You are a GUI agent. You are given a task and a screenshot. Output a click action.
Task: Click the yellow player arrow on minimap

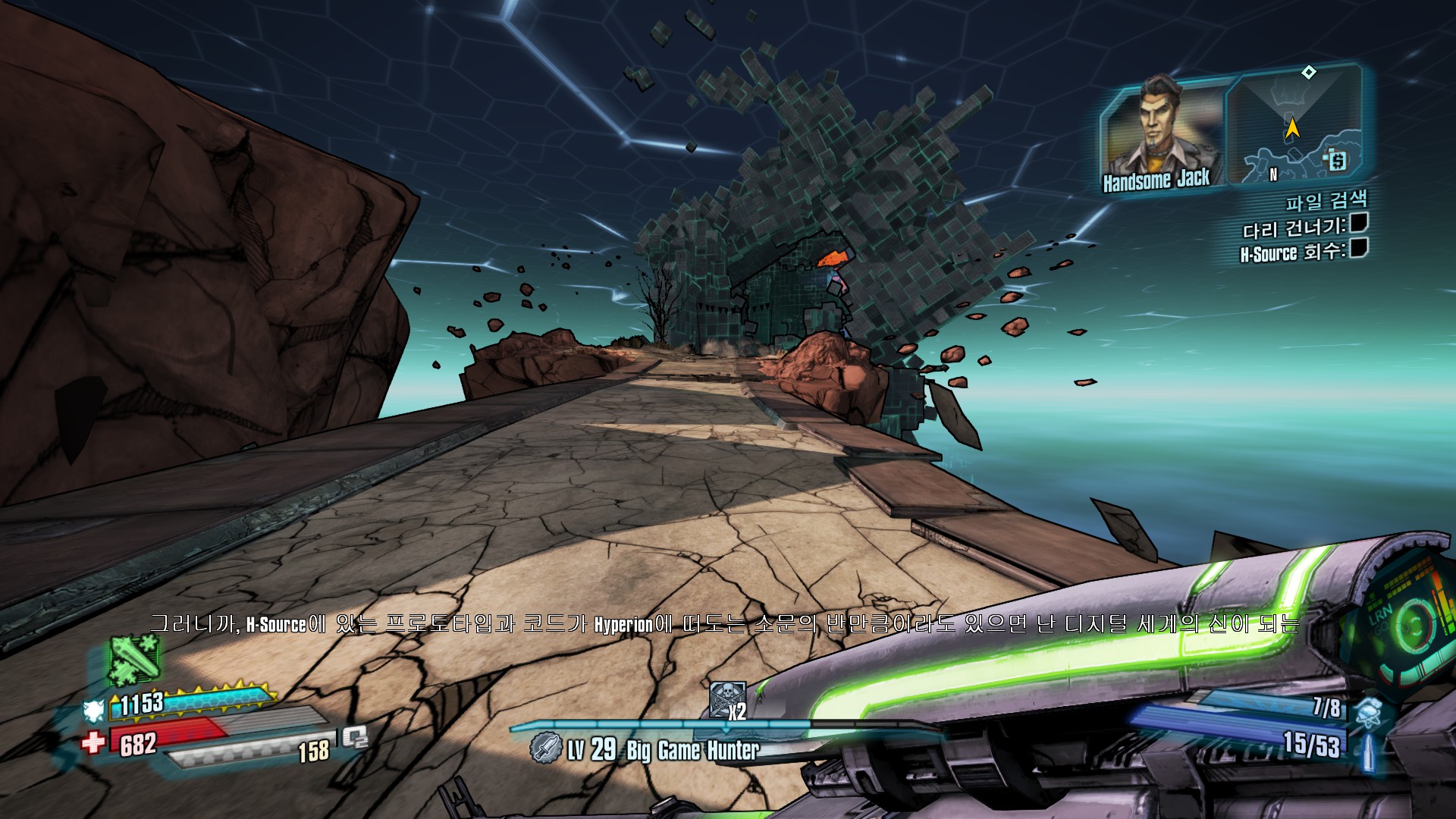[x=1292, y=128]
